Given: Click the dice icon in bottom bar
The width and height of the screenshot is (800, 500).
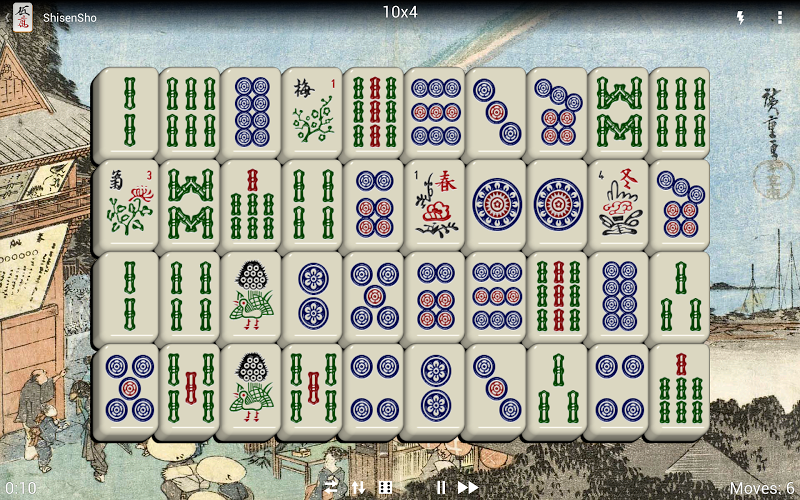Looking at the screenshot, I should pyautogui.click(x=385, y=488).
